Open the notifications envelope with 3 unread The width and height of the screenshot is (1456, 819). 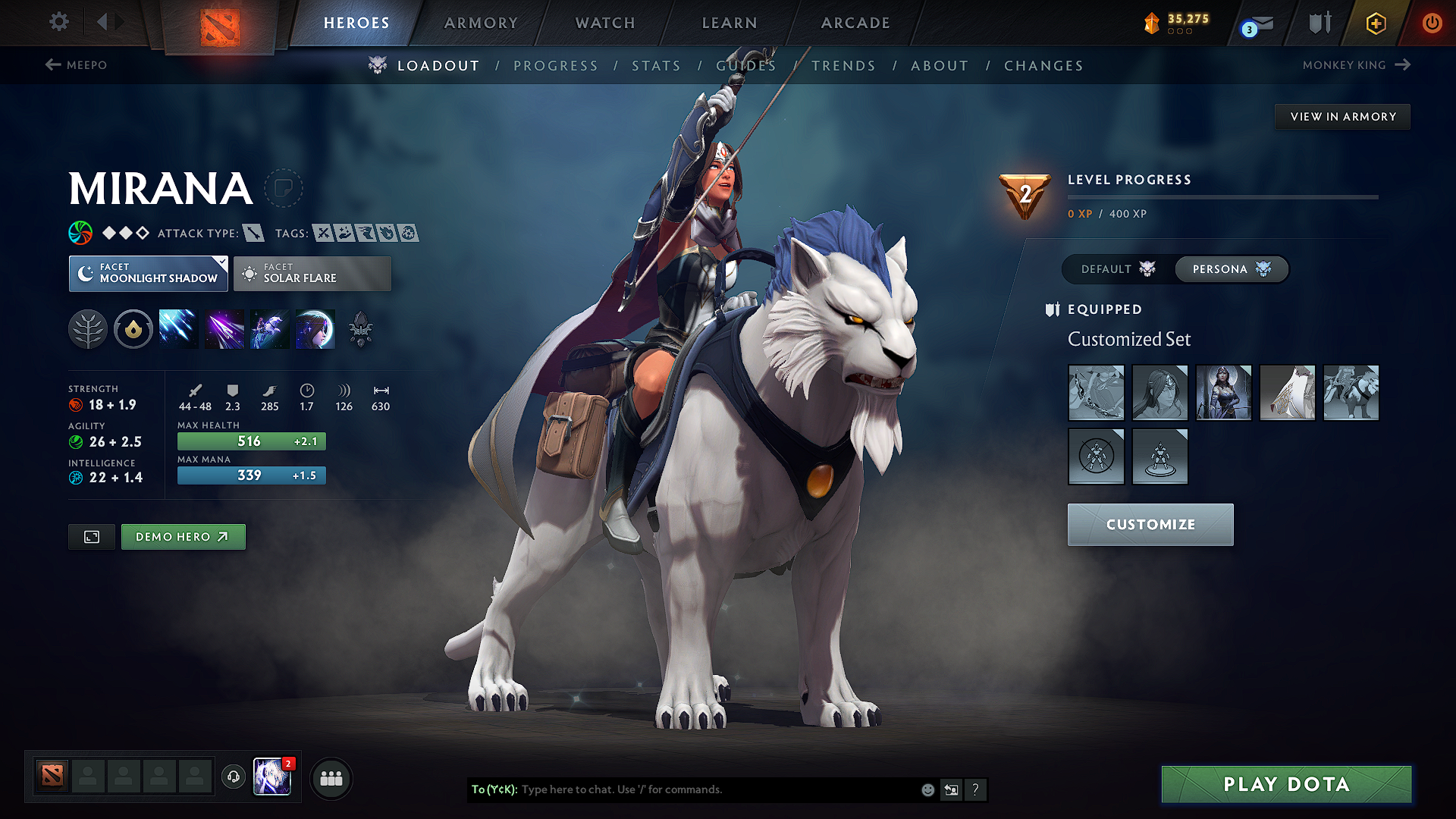coord(1255,24)
